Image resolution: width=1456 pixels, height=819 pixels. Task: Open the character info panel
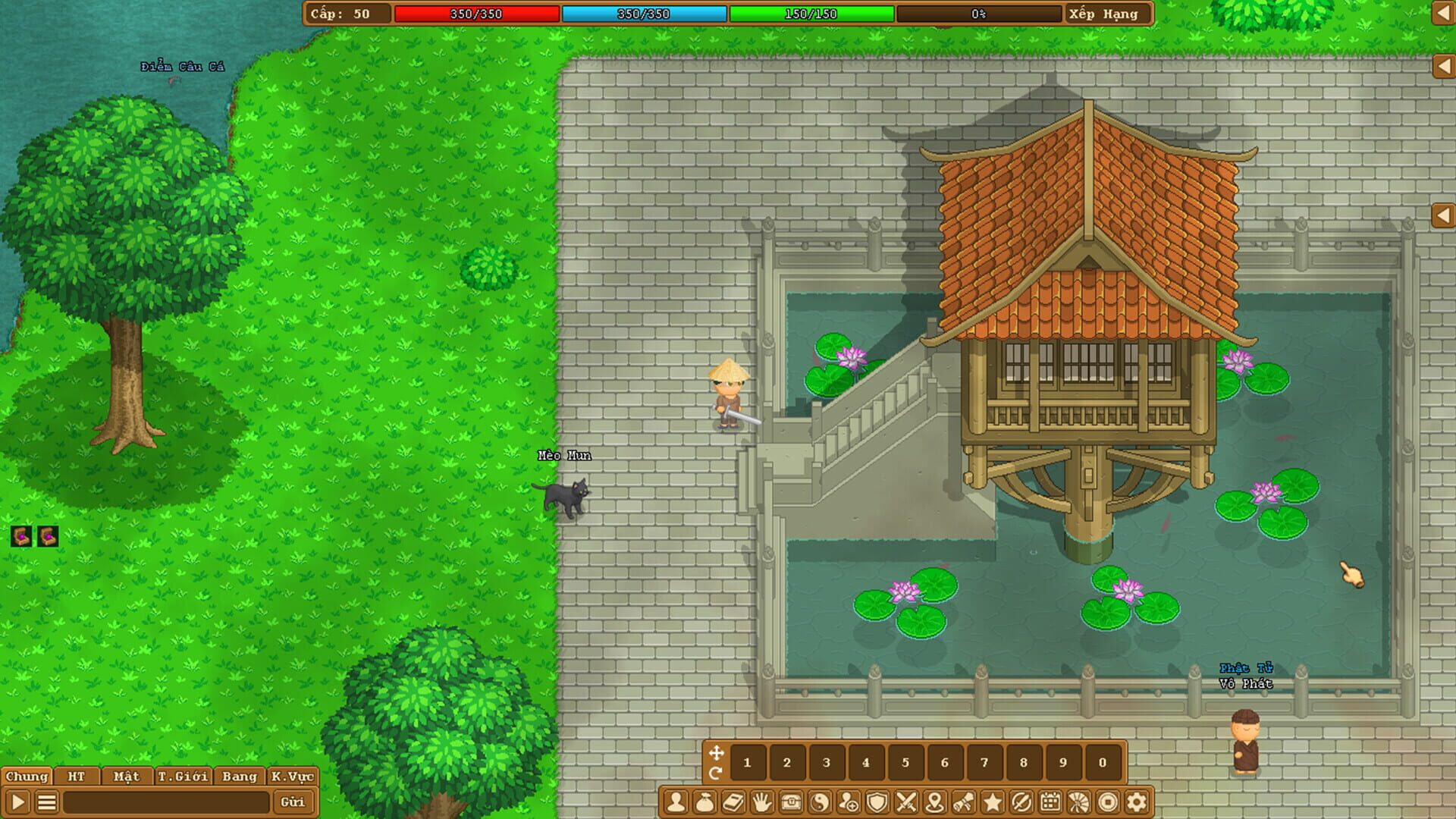(x=675, y=802)
